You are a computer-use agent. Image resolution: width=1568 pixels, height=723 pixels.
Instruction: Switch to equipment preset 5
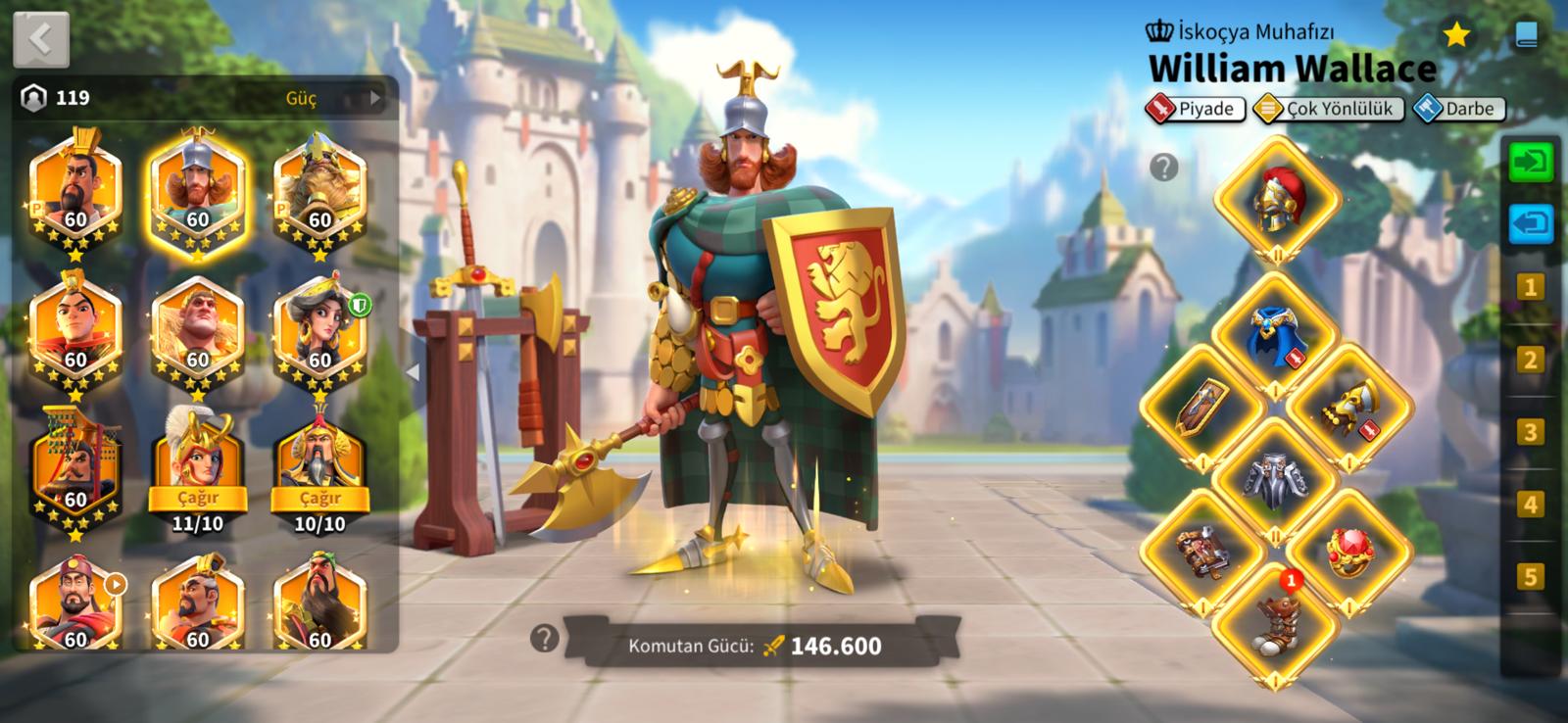click(1530, 577)
